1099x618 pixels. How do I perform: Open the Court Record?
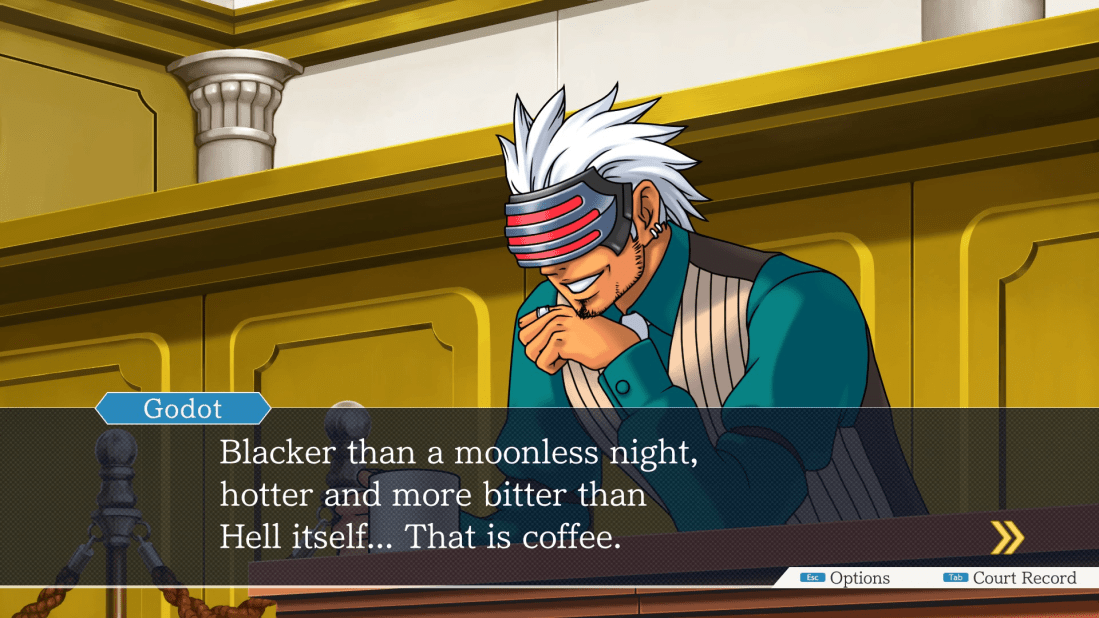pyautogui.click(x=1010, y=578)
